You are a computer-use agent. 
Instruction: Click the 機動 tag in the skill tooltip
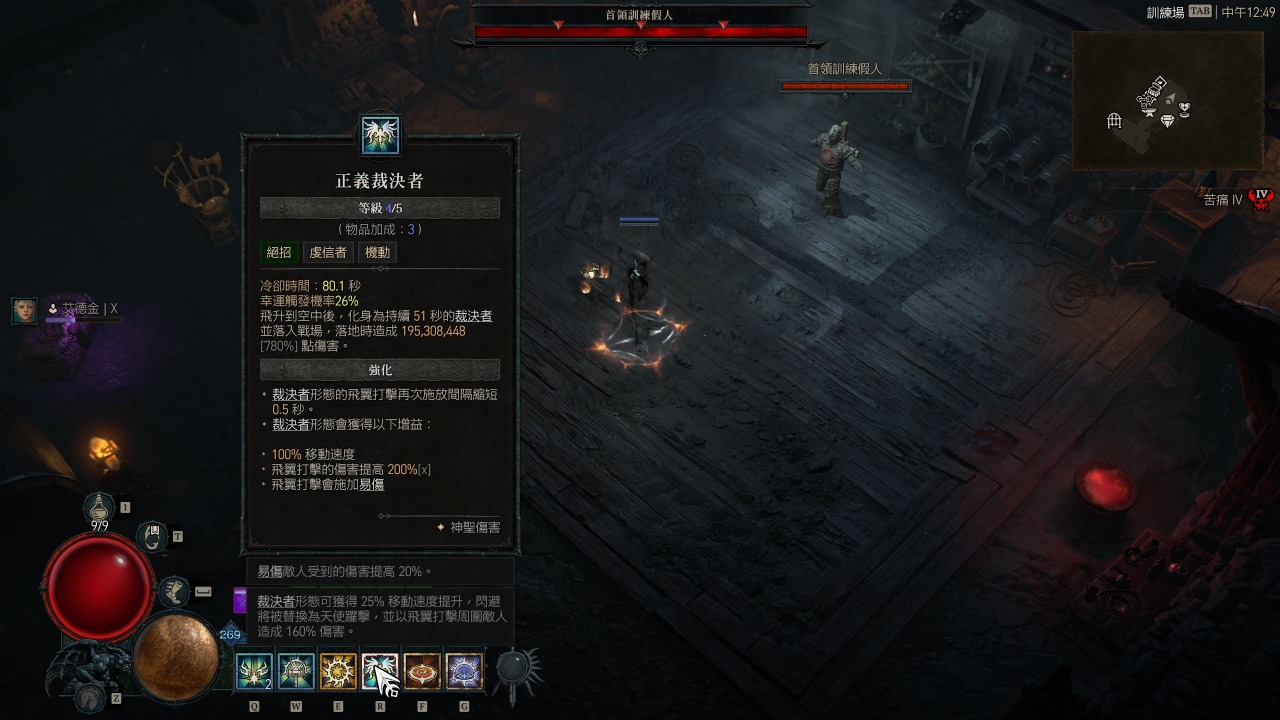pyautogui.click(x=379, y=253)
